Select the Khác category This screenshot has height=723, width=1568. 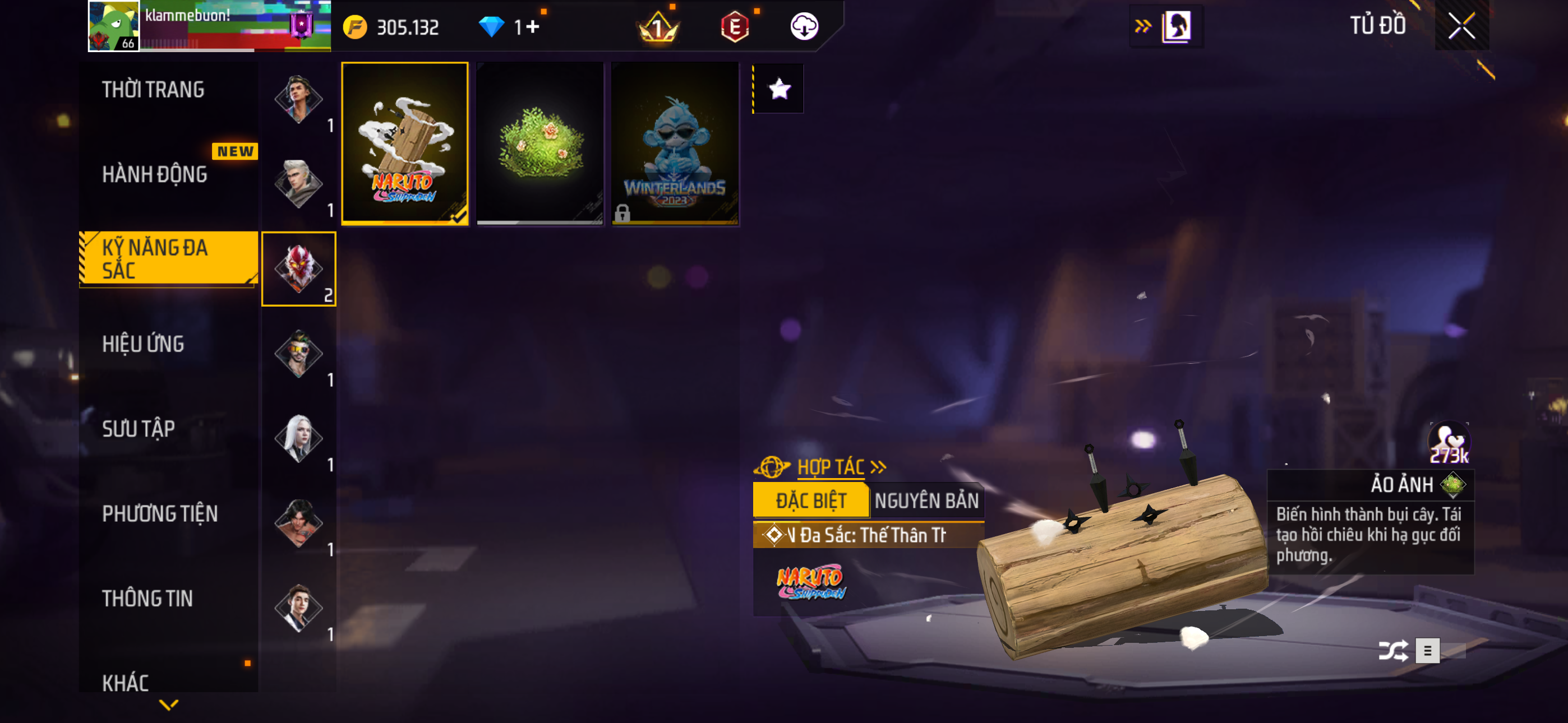click(126, 683)
